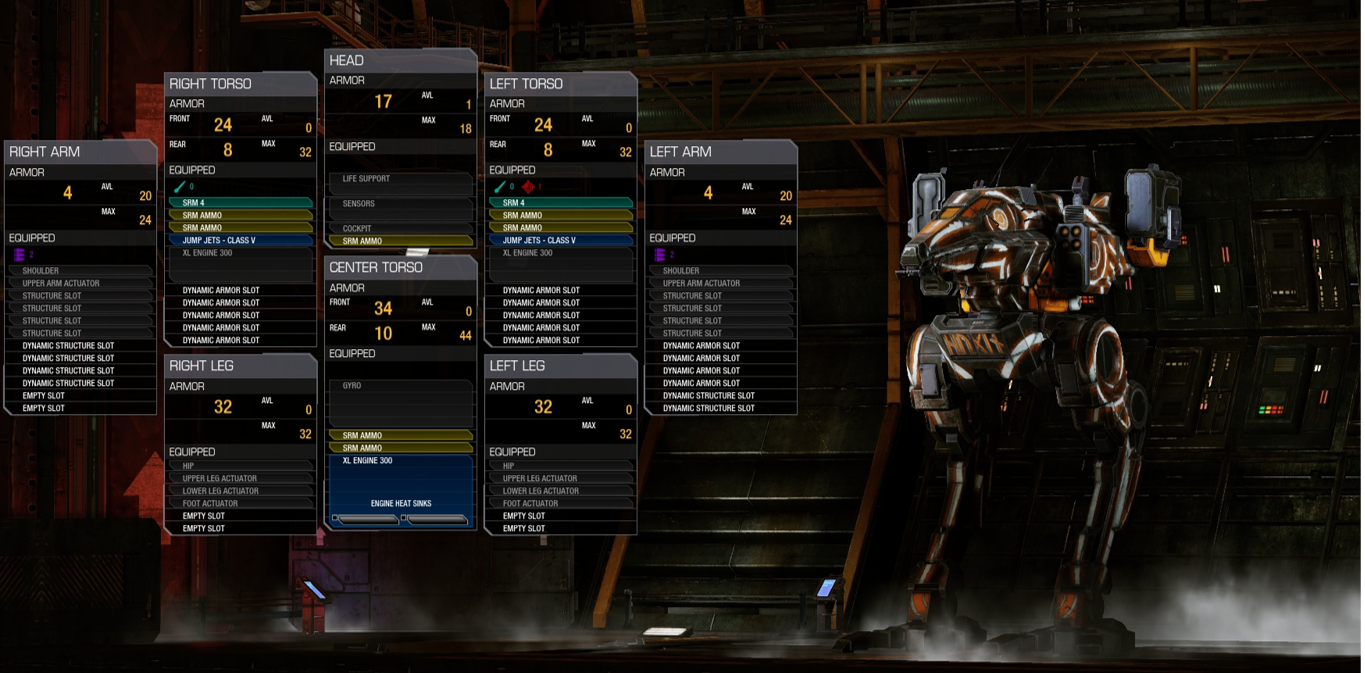Select the Sensors slot in the Head

pyautogui.click(x=400, y=204)
